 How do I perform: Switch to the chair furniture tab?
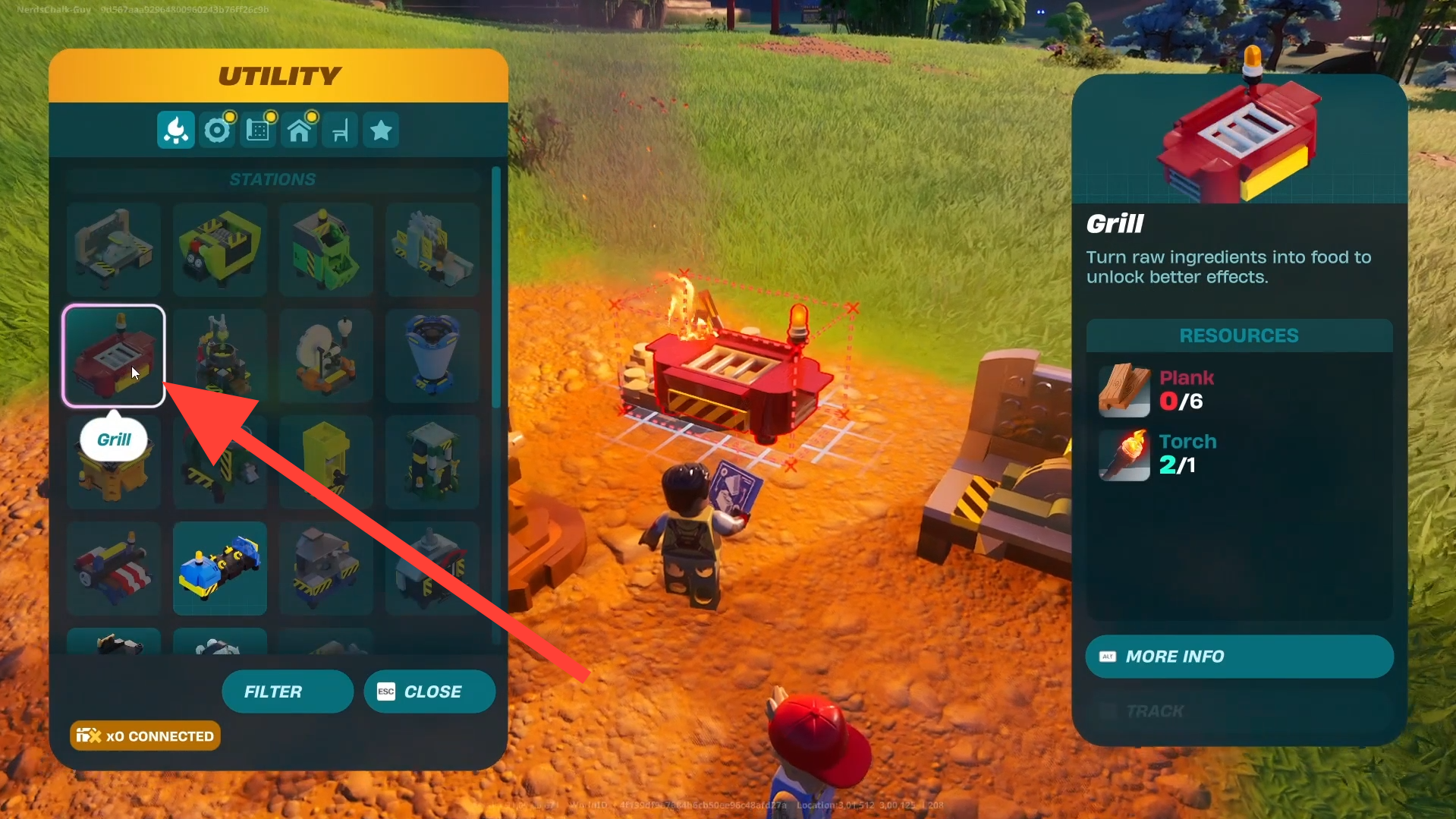click(x=340, y=131)
